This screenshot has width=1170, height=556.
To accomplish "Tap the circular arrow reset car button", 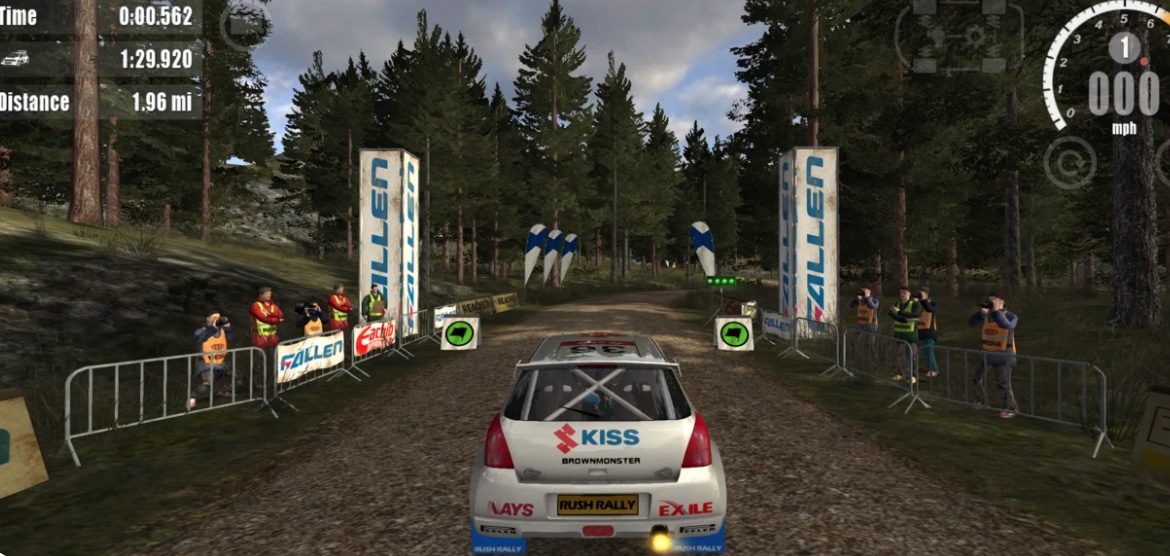I will coord(1069,162).
